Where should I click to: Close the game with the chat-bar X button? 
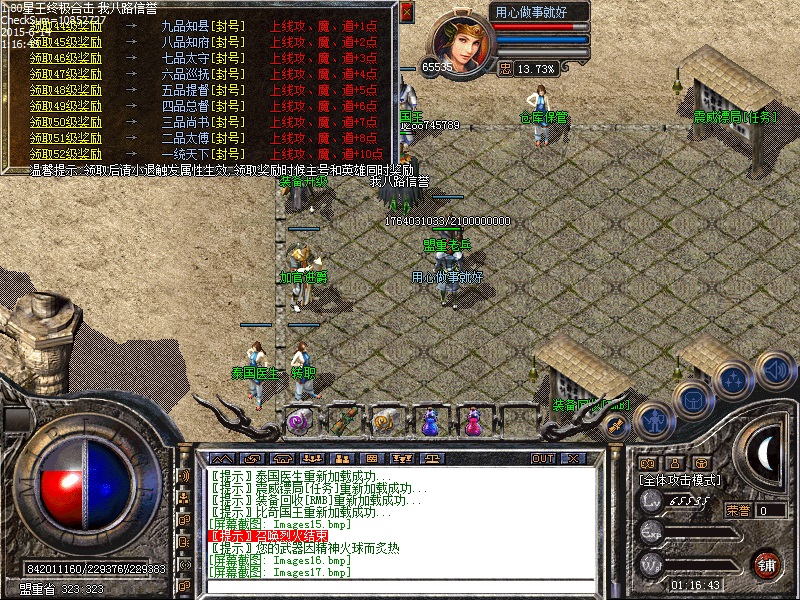click(x=573, y=458)
